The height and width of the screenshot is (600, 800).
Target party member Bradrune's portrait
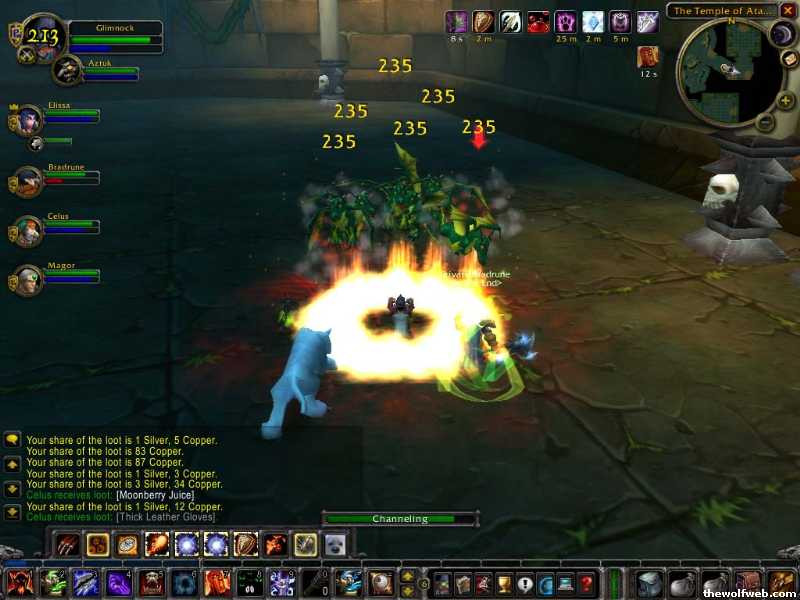coord(27,181)
